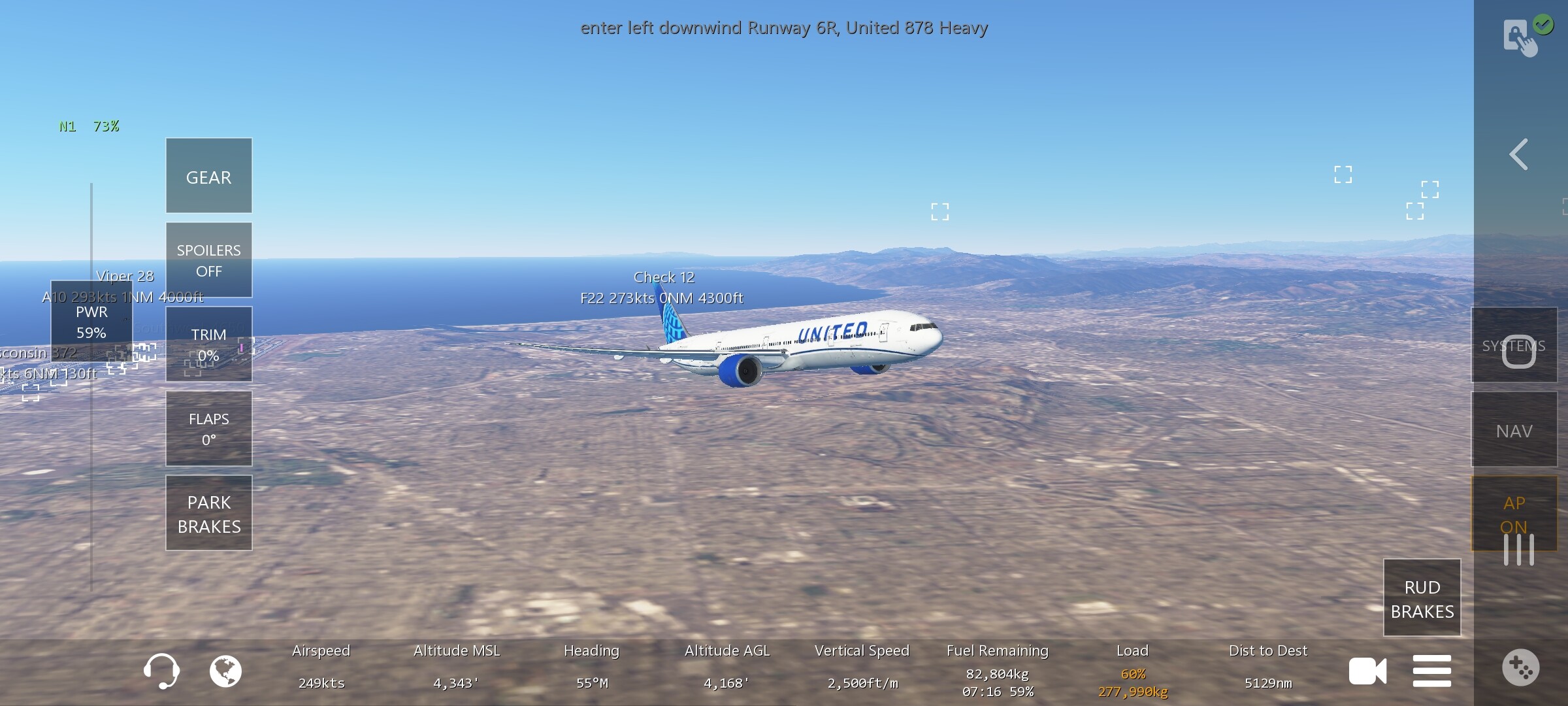Open the hamburger pause menu
The image size is (1568, 706).
pos(1431,671)
